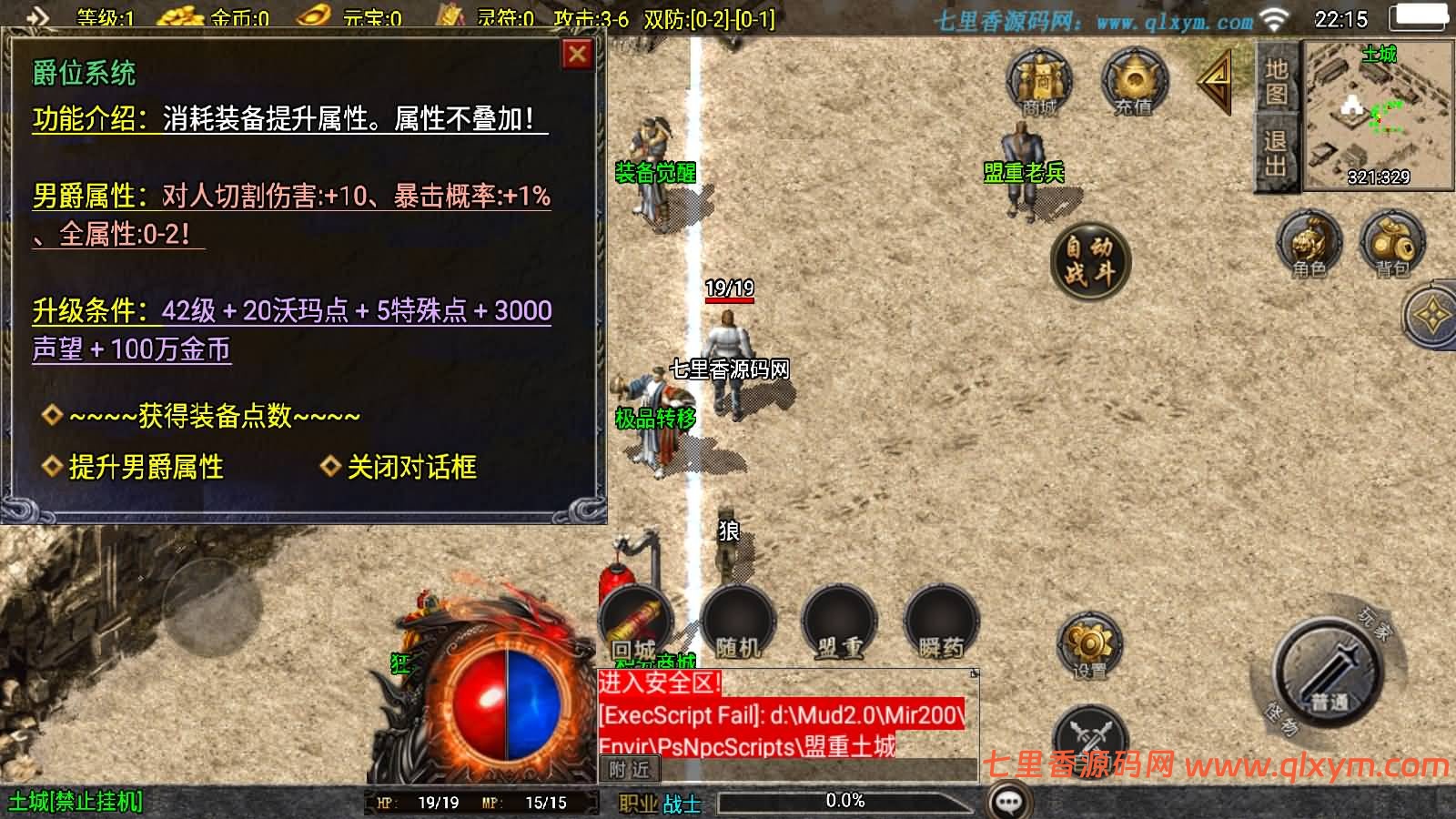
Task: Open the 角色 character panel icon
Action: [1309, 241]
